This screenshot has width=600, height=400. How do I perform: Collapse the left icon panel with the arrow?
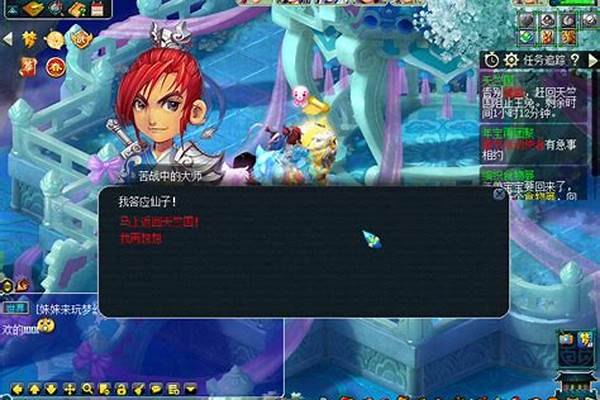tap(8, 39)
